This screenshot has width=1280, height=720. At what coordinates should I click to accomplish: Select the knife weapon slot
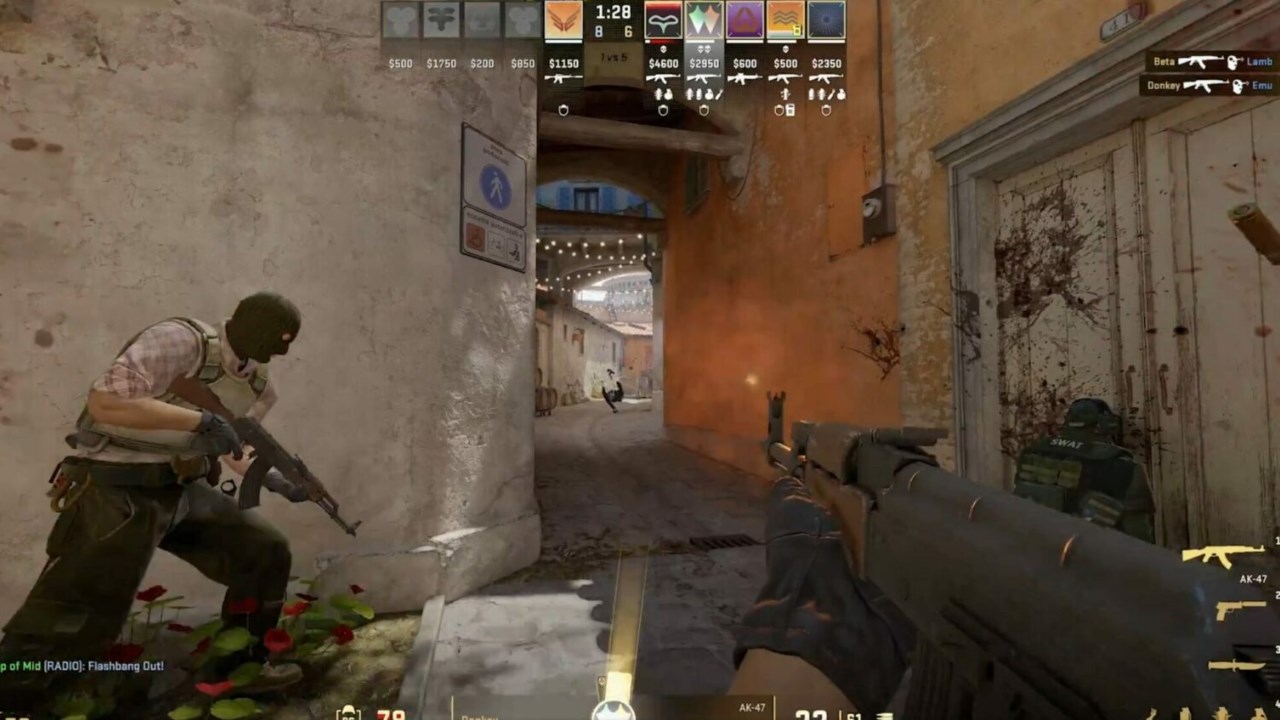(1237, 665)
